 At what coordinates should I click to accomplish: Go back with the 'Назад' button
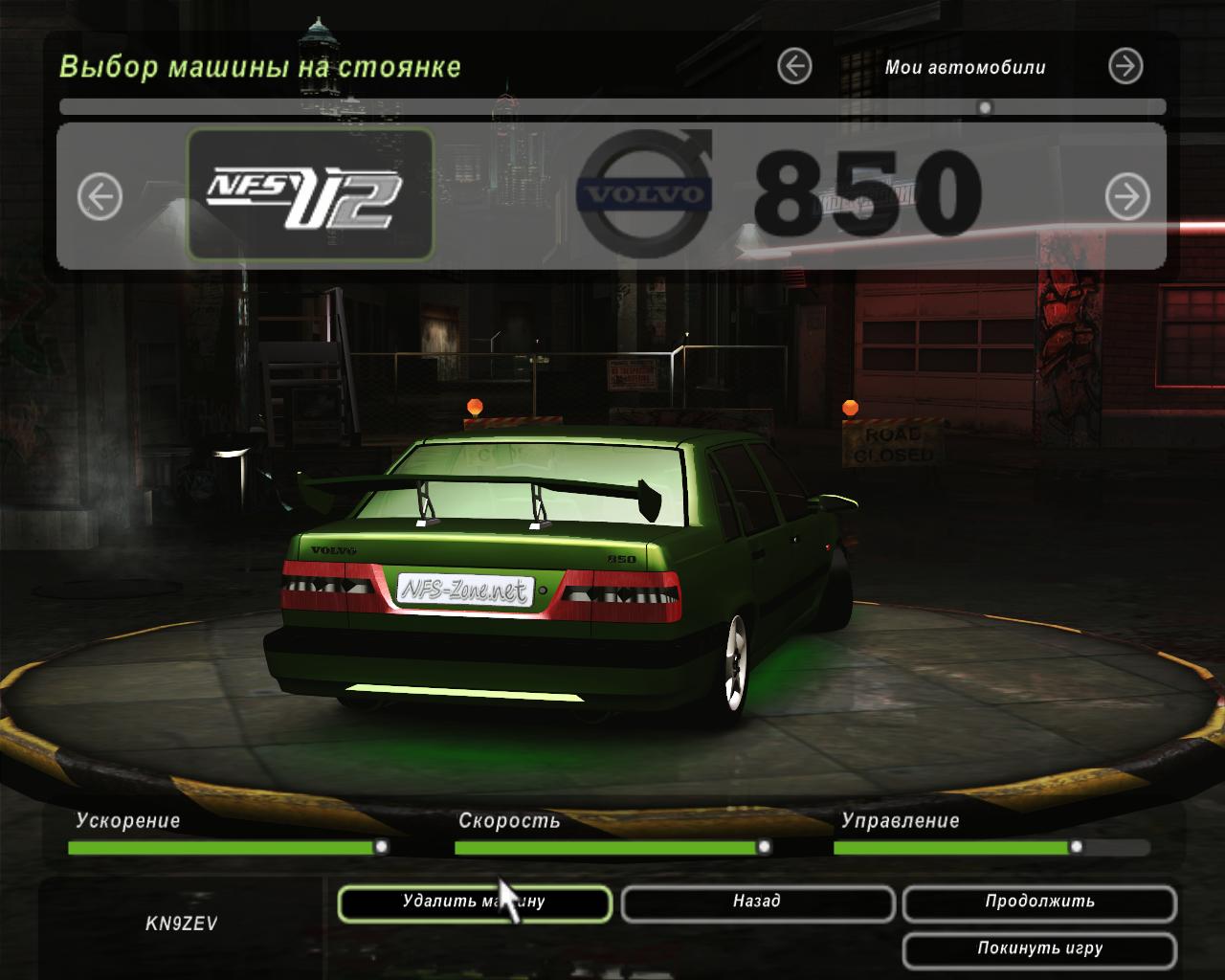(757, 903)
